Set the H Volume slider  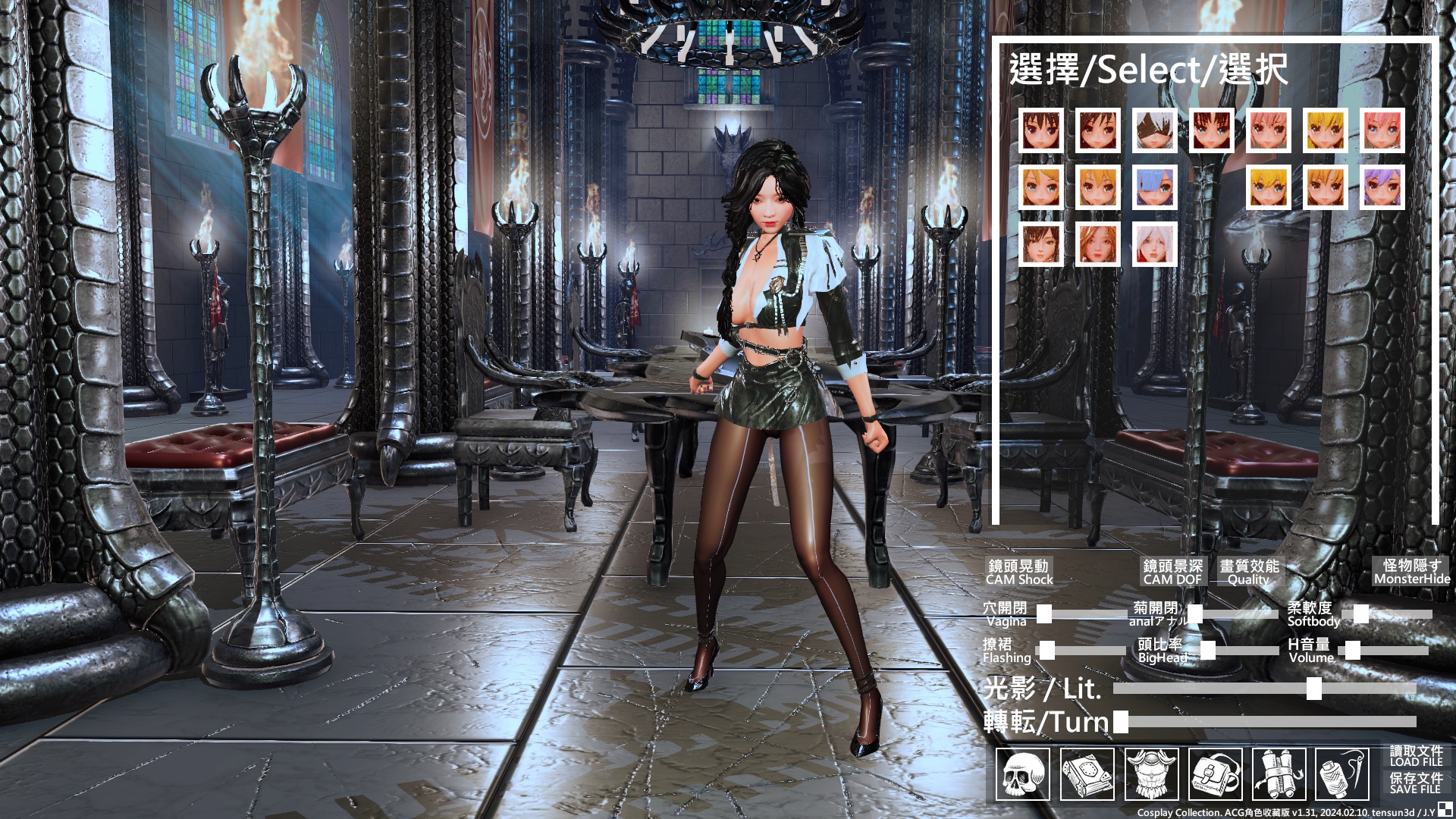1352,650
